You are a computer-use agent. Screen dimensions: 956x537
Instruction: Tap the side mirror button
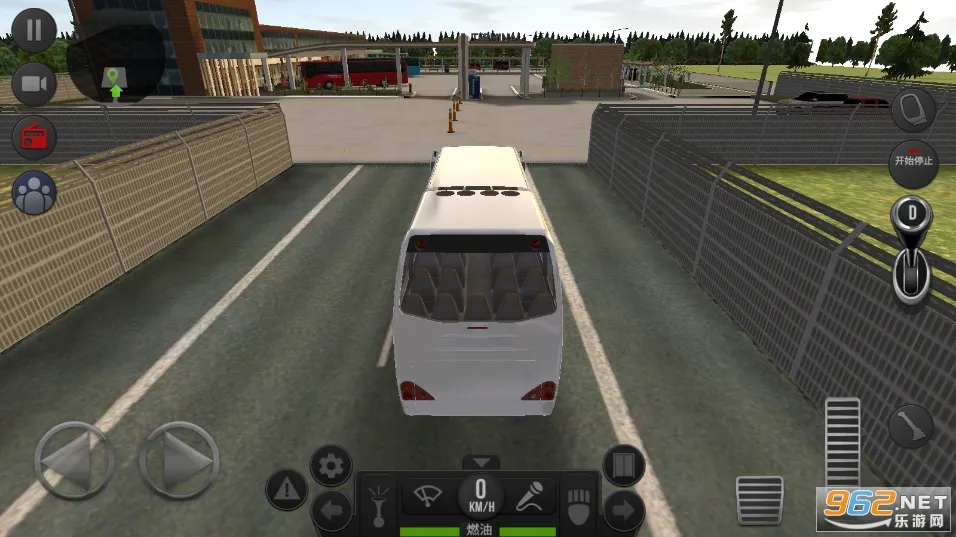(x=912, y=110)
